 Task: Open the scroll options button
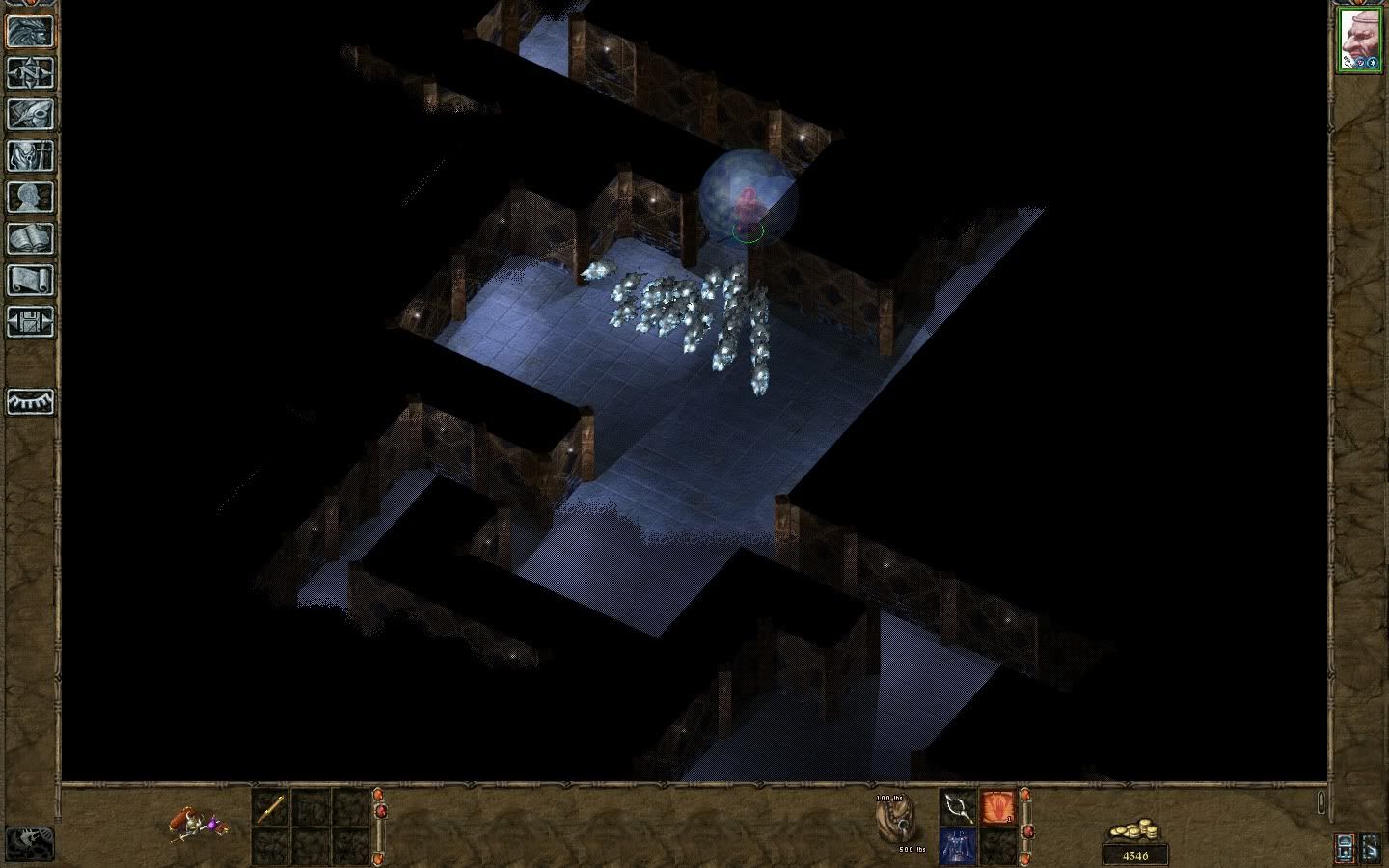(x=30, y=281)
